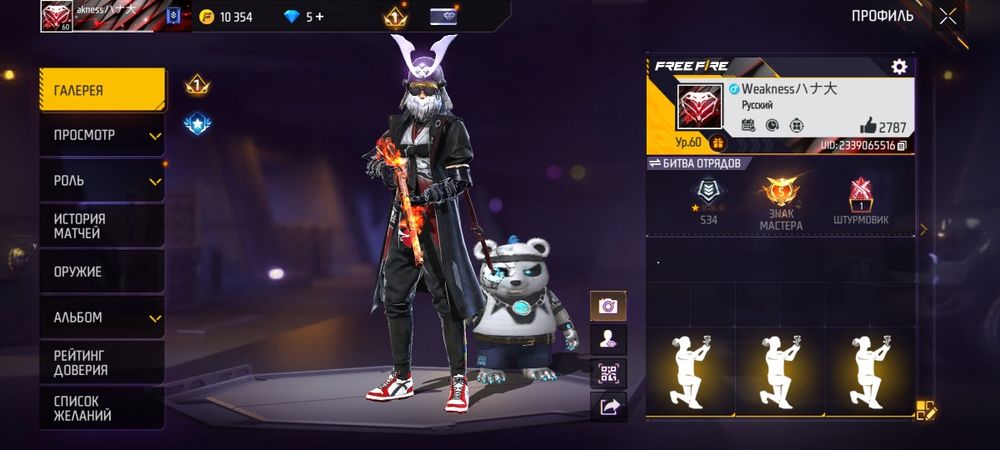Click the thumbs-up likes counter
Image resolution: width=1000 pixels, height=450 pixels.
click(883, 127)
